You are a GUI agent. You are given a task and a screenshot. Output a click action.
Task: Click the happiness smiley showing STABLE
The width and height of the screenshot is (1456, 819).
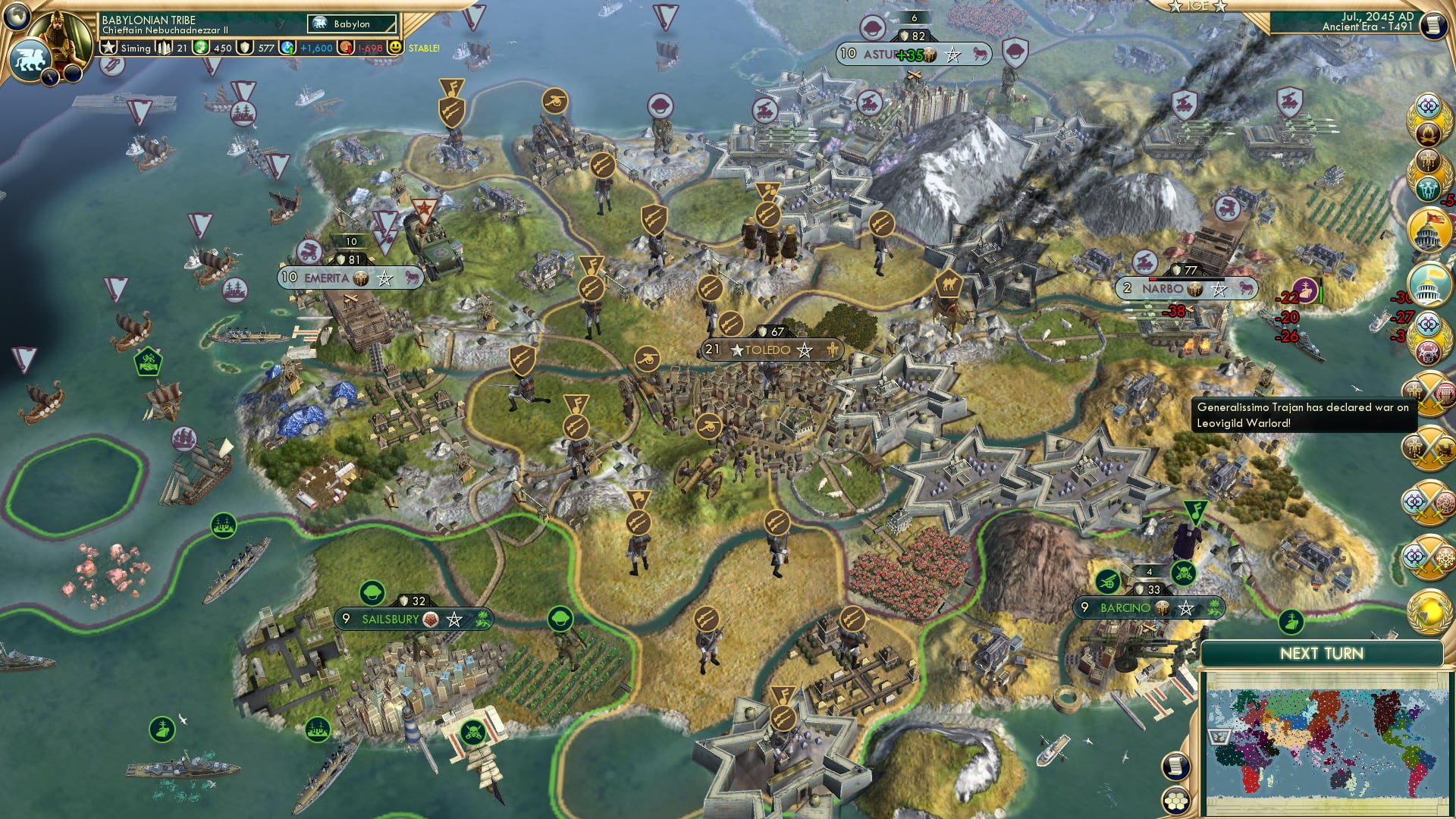[395, 48]
